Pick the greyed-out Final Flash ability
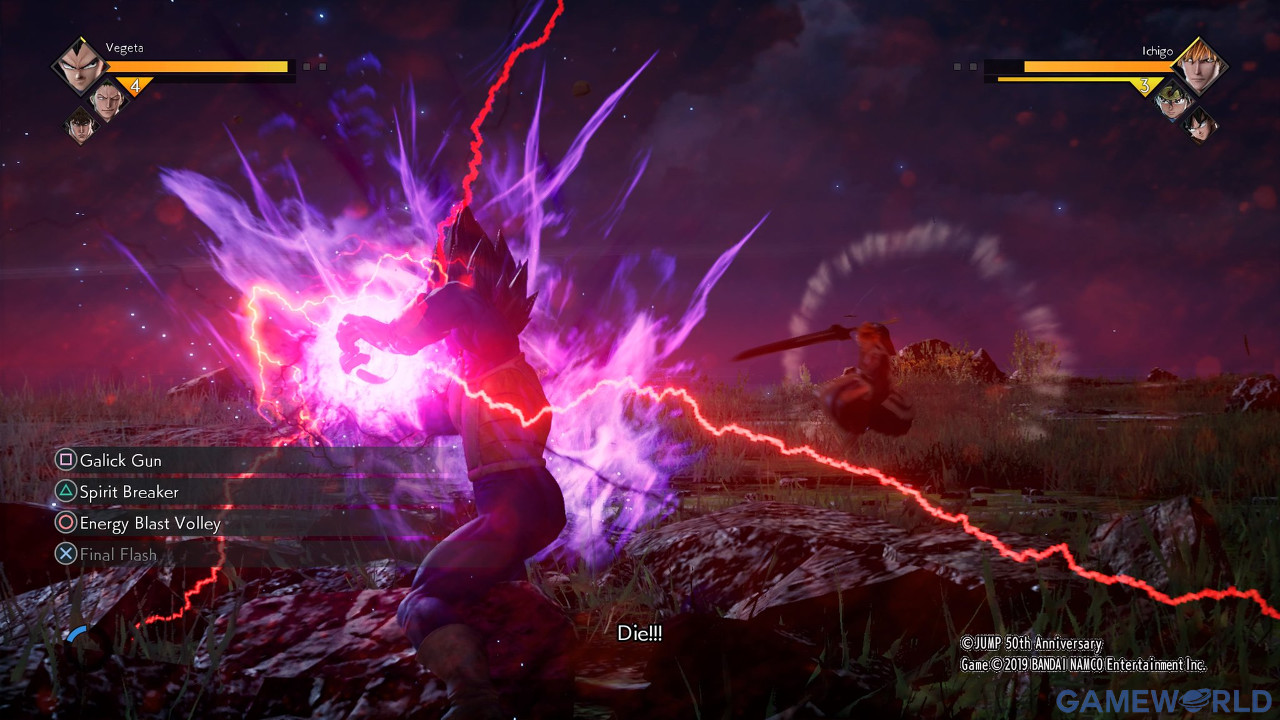 pyautogui.click(x=117, y=554)
